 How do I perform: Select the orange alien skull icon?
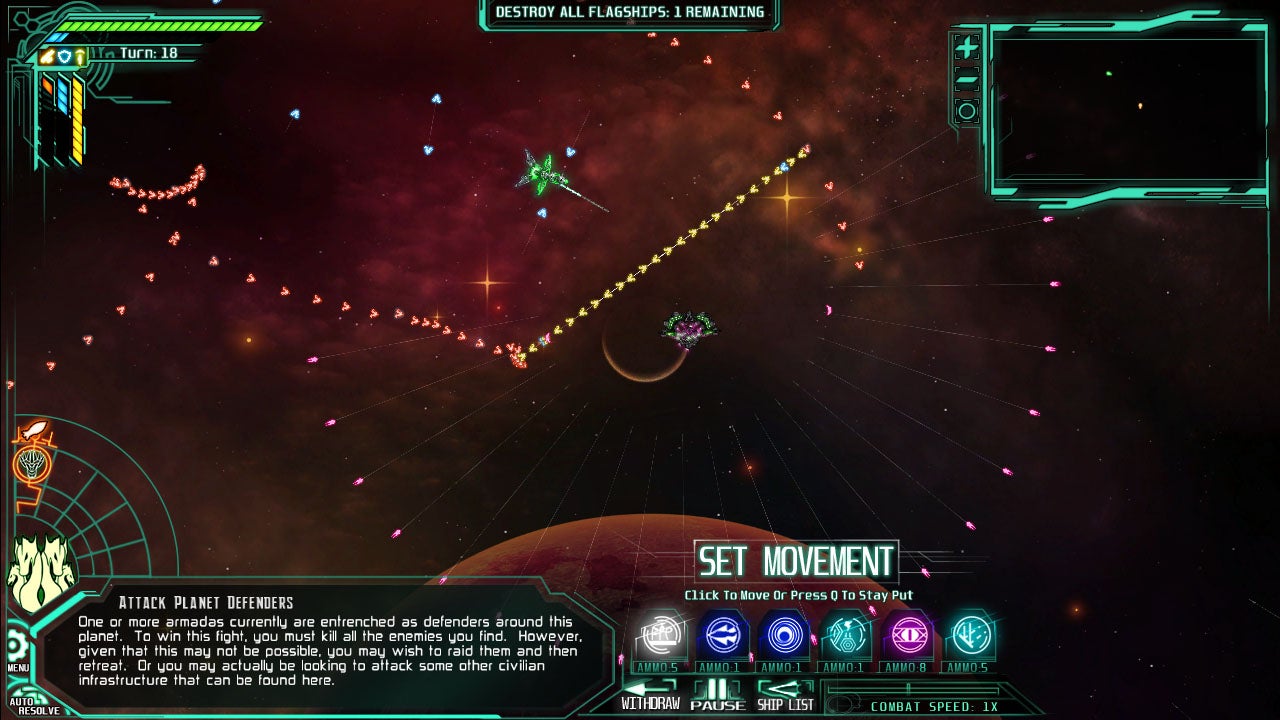pyautogui.click(x=31, y=464)
